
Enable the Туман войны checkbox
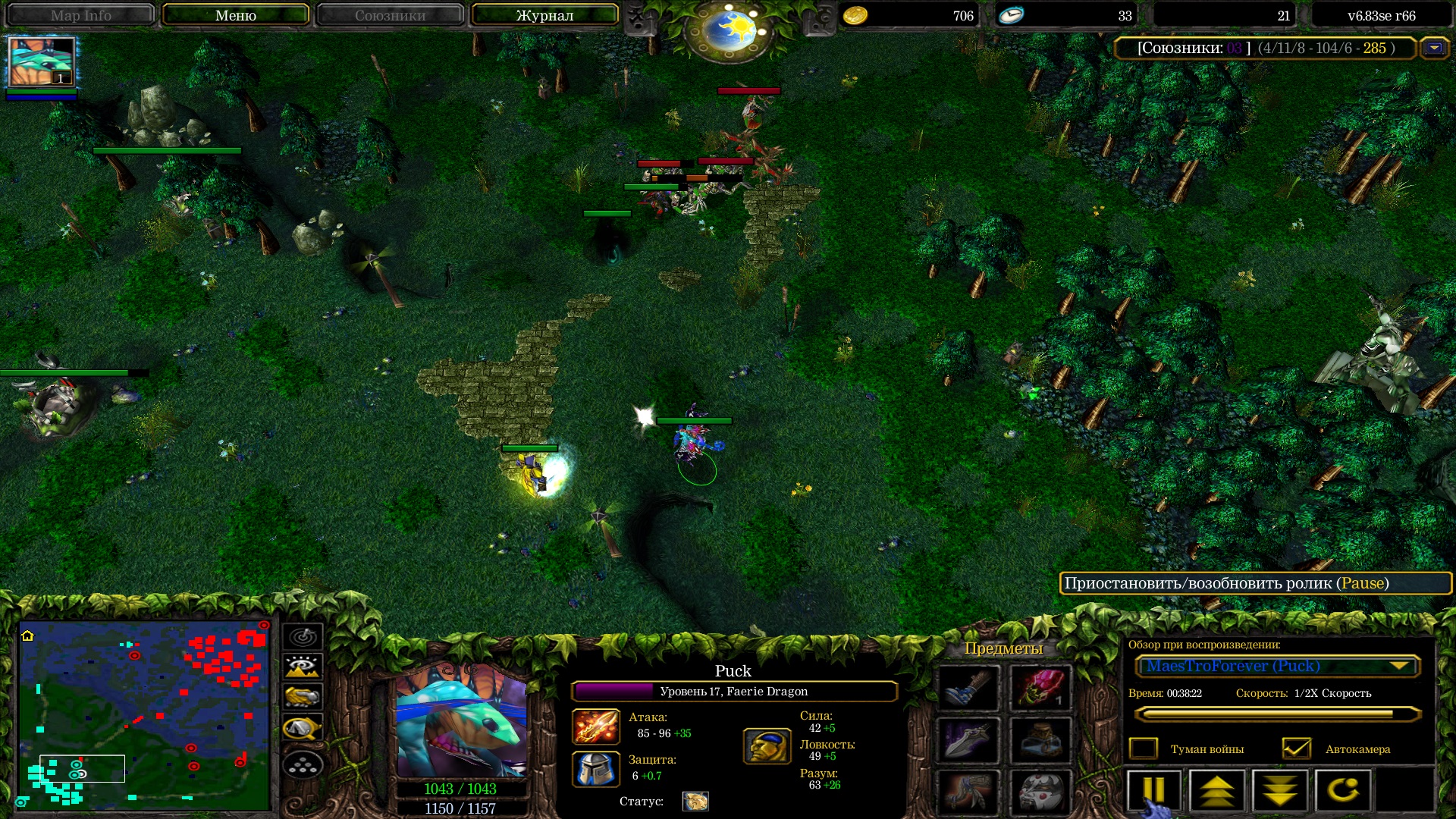point(1144,749)
